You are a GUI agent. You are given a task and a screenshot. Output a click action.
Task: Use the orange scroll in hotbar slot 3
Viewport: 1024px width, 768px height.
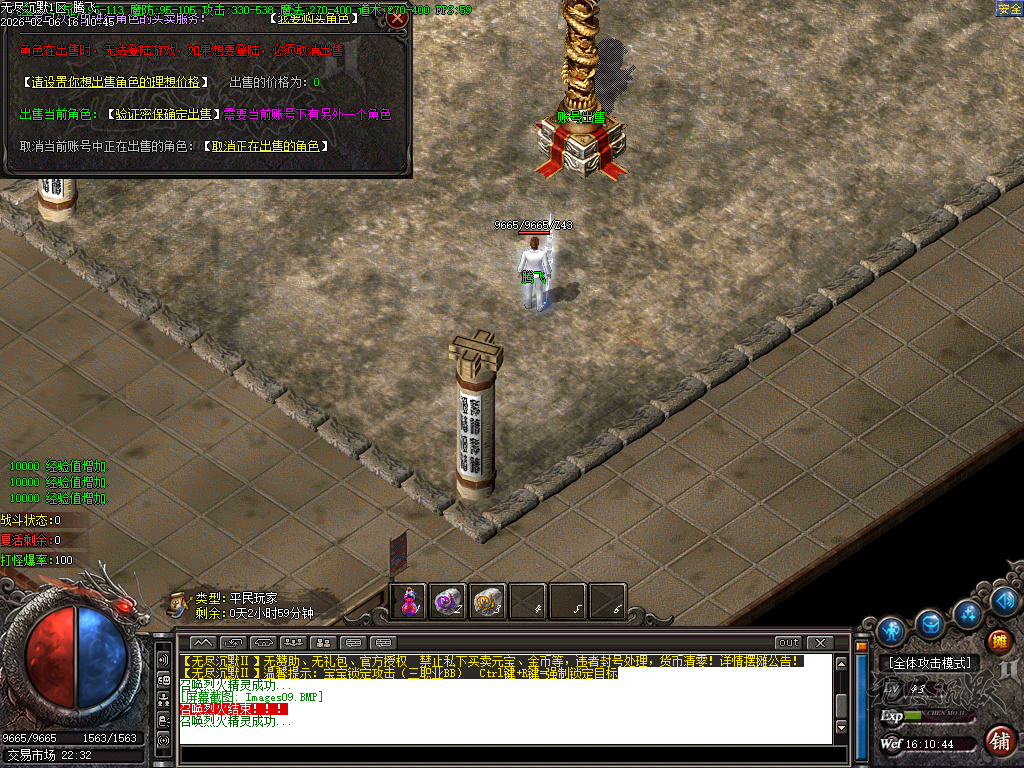488,601
